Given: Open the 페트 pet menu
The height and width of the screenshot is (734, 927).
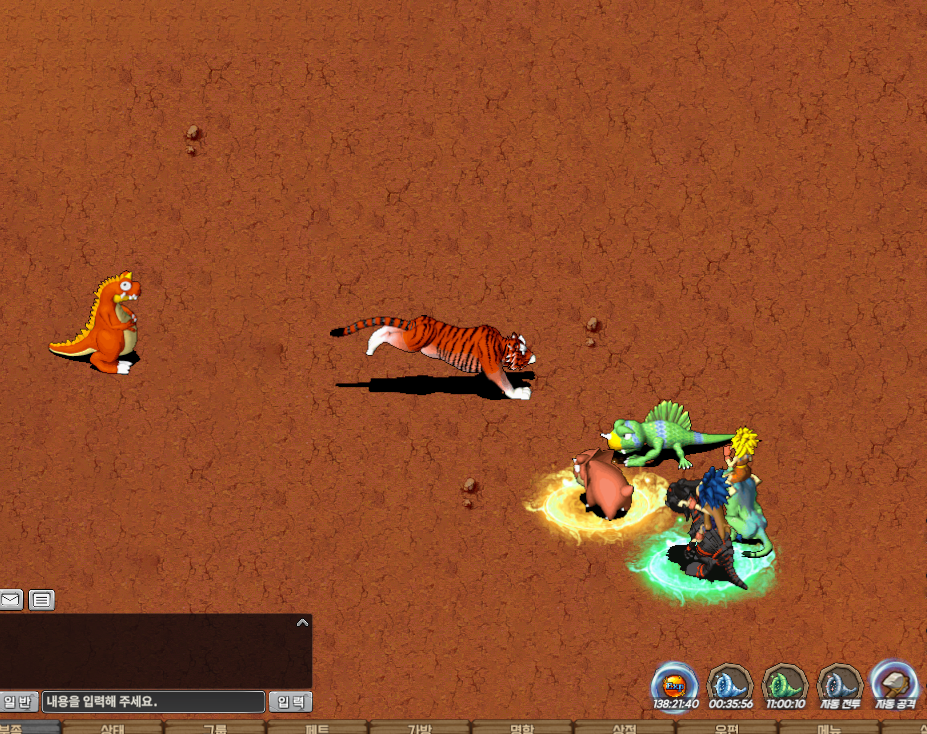Looking at the screenshot, I should (x=317, y=728).
